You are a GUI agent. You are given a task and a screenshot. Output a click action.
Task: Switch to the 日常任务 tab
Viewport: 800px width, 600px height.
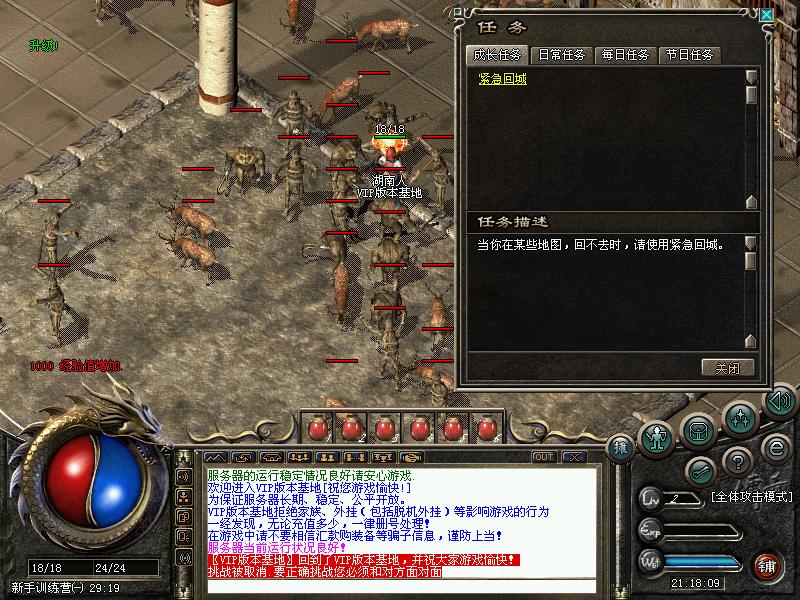(563, 55)
